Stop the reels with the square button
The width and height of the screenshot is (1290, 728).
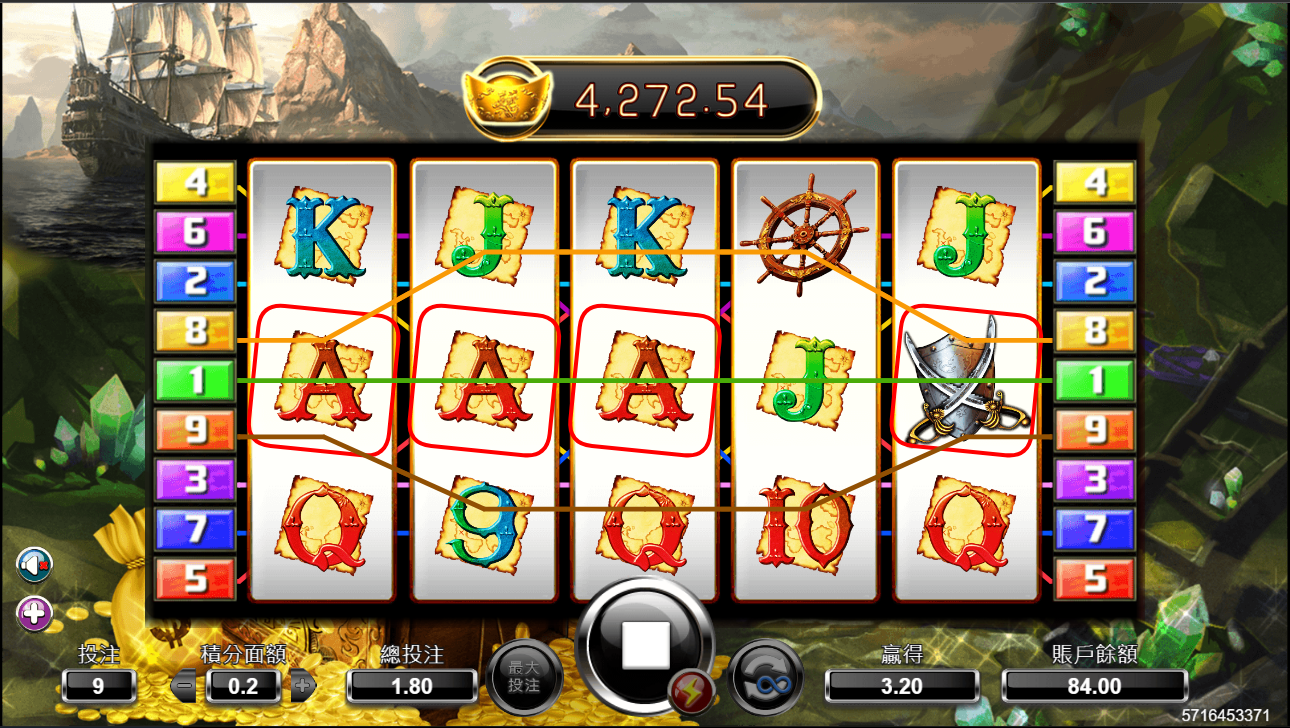point(645,646)
